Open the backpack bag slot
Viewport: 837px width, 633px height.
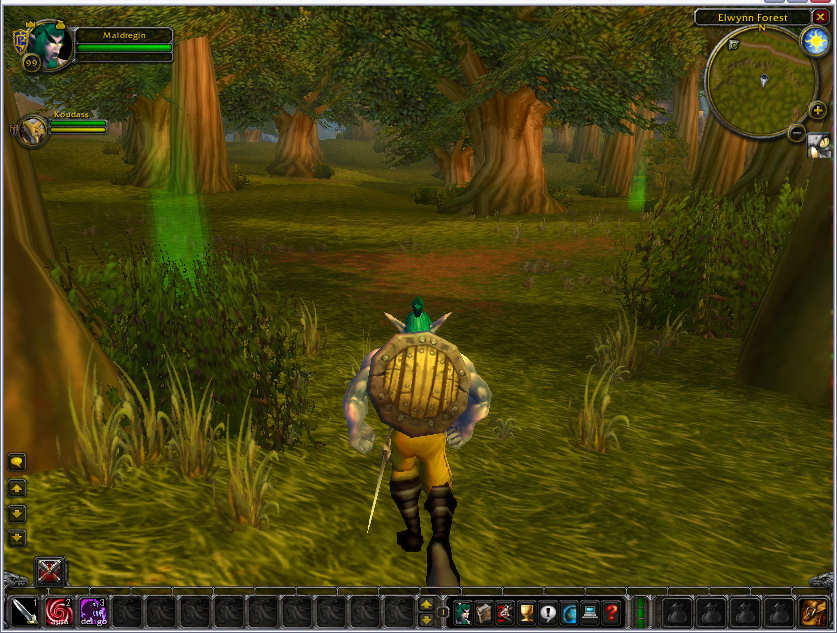click(x=813, y=611)
